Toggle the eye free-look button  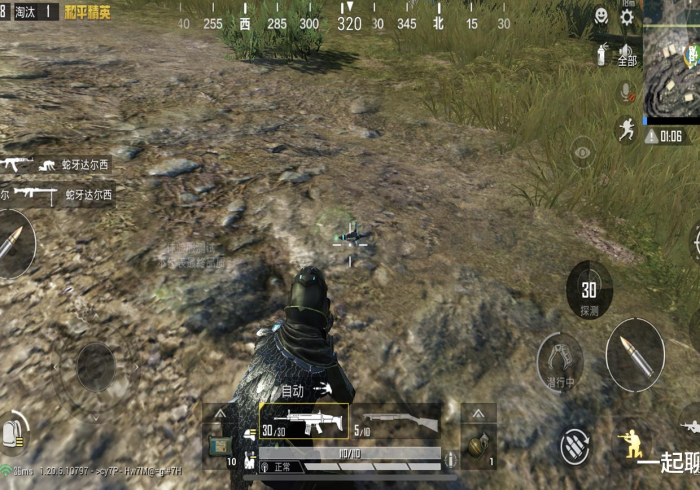click(583, 153)
